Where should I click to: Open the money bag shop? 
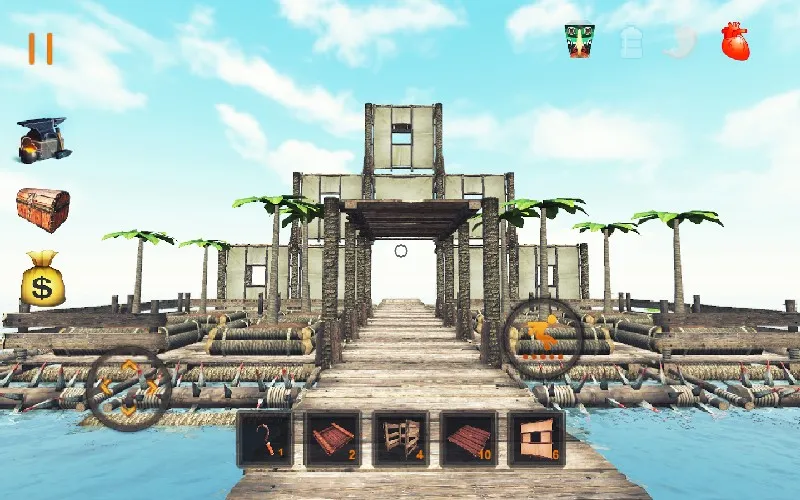pos(43,280)
